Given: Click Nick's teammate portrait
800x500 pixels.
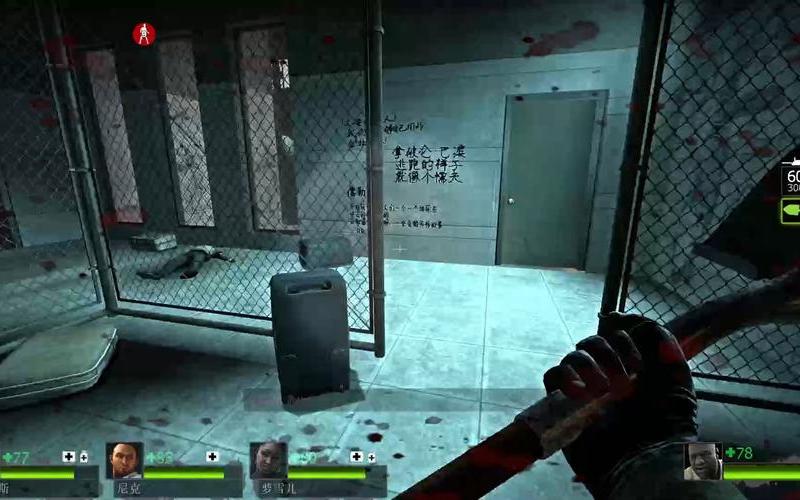Looking at the screenshot, I should pyautogui.click(x=124, y=460).
